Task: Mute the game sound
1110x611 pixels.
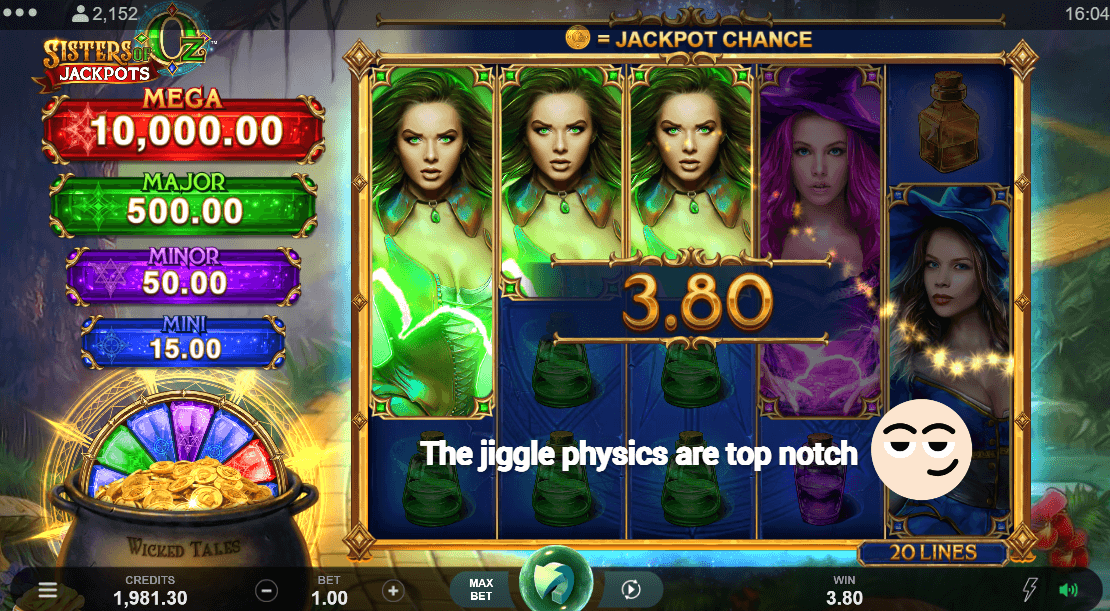Action: coord(1069,590)
